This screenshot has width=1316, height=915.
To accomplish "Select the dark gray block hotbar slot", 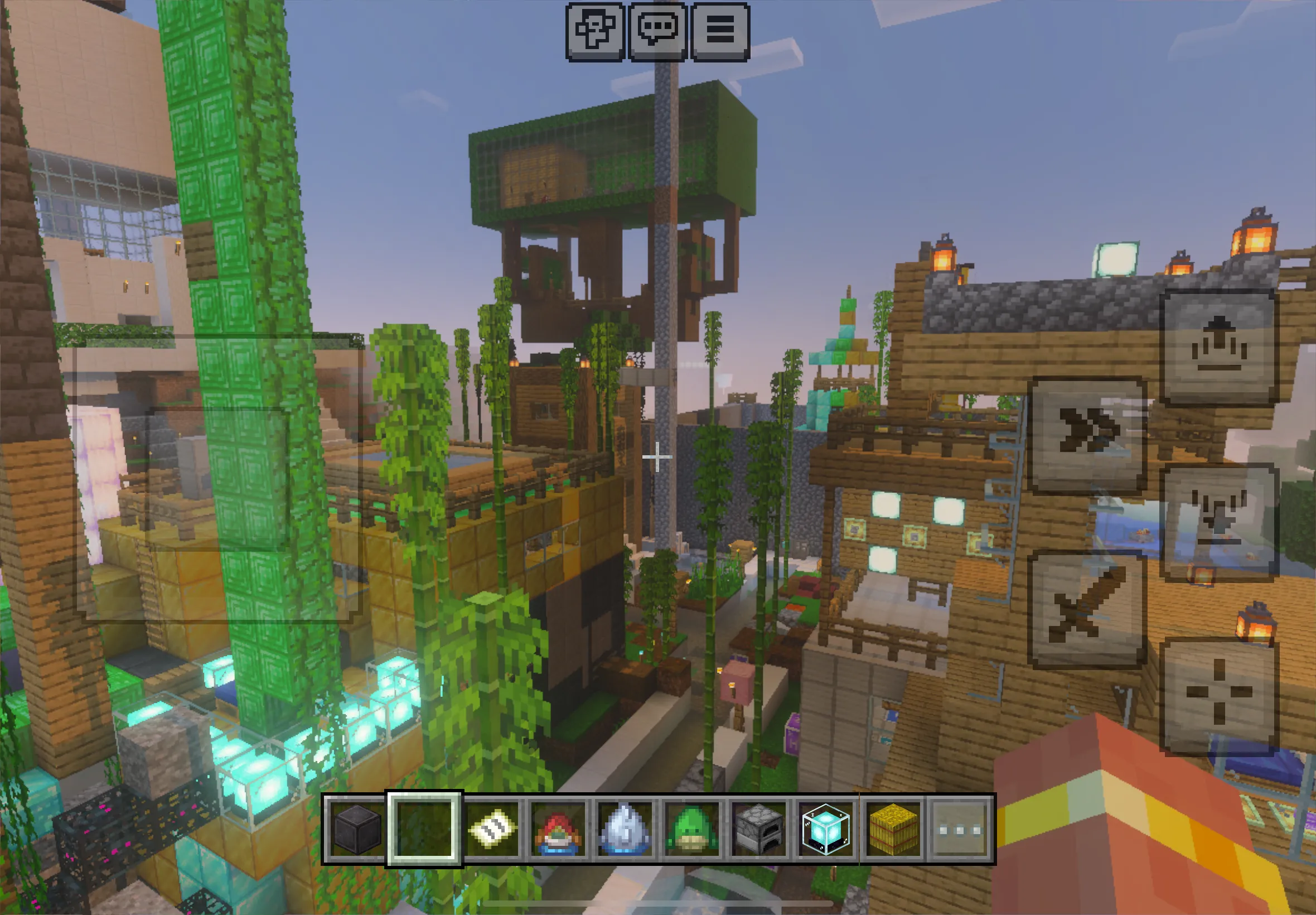I will click(356, 829).
